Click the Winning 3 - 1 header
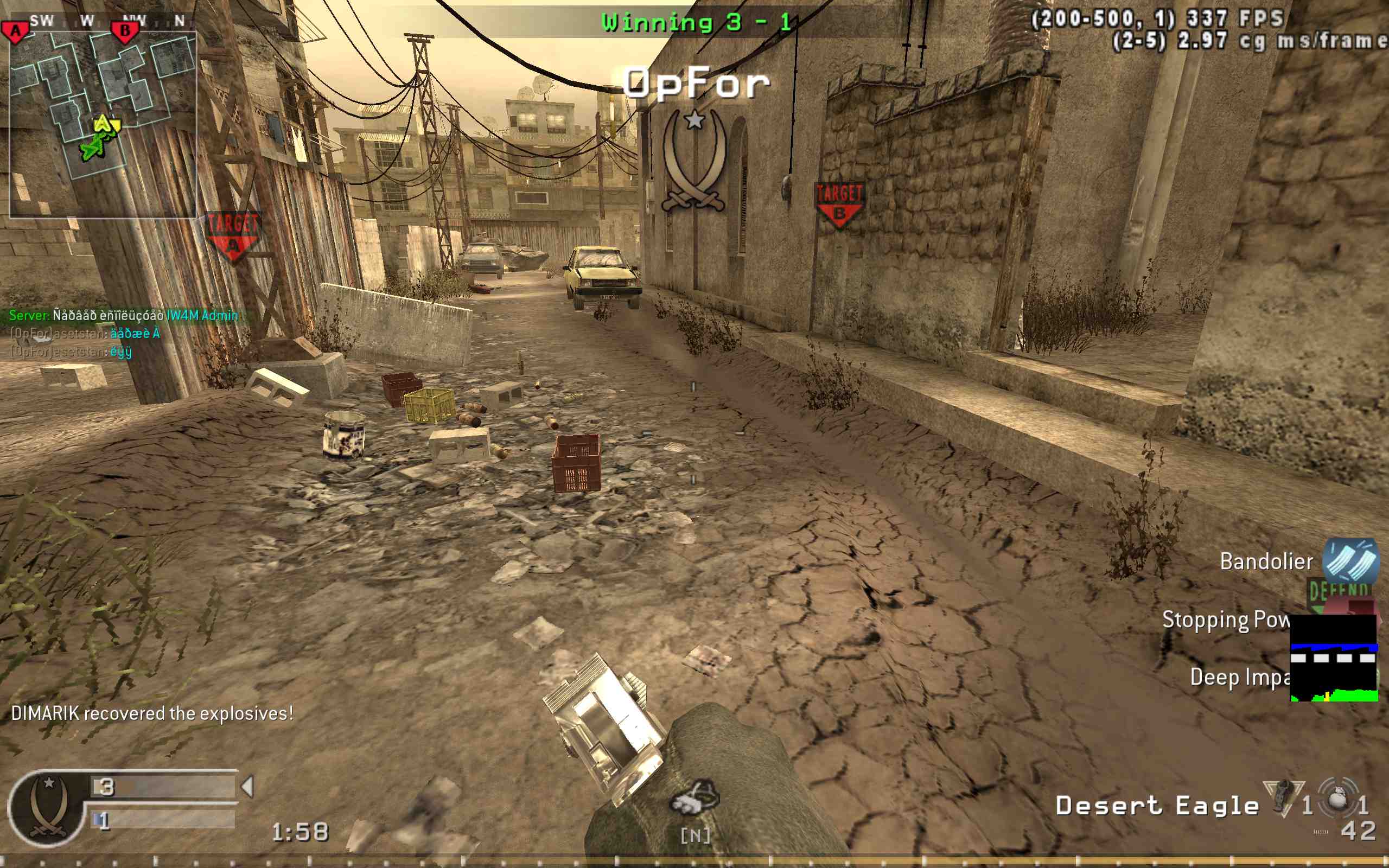The height and width of the screenshot is (868, 1389). [x=694, y=22]
